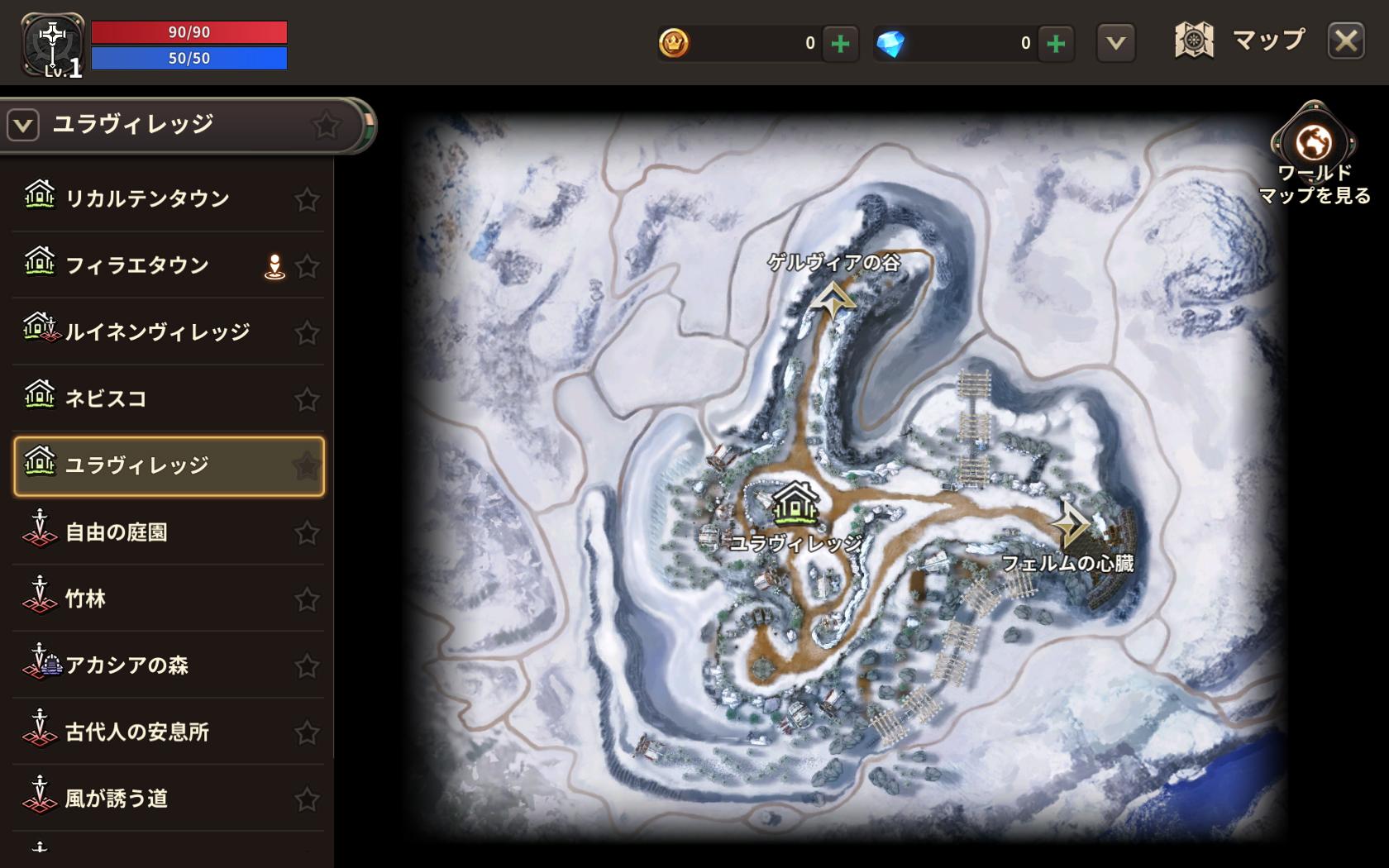The width and height of the screenshot is (1389, 868).
Task: Select 自由の庭園 in the location list
Action: [x=117, y=532]
